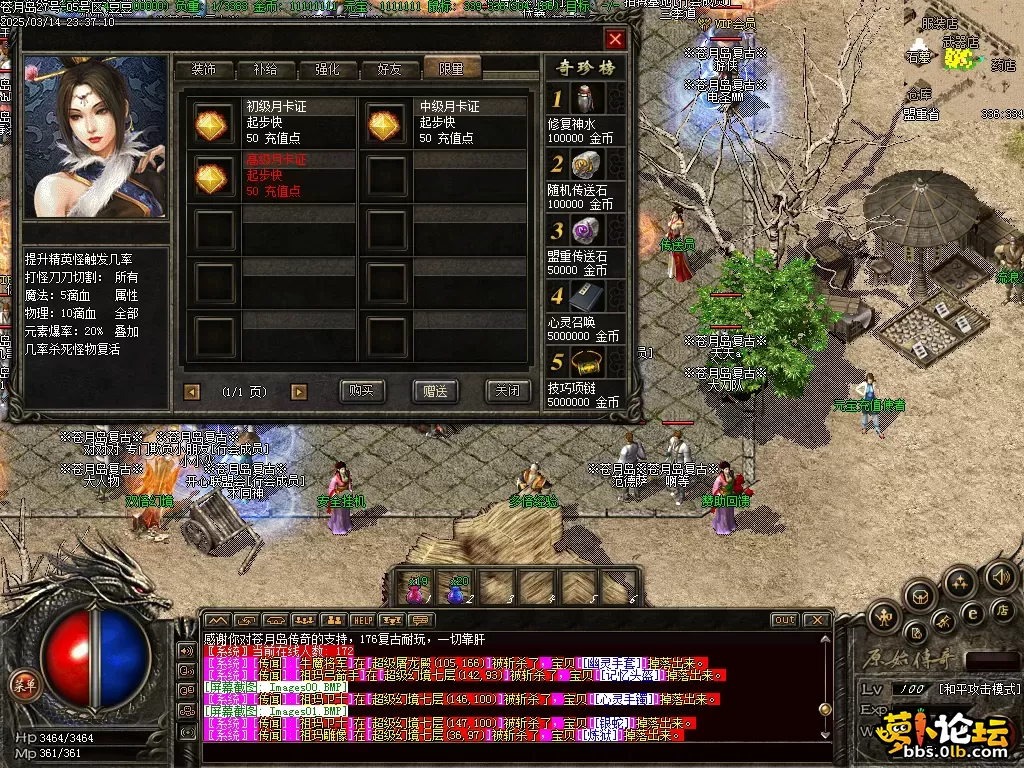Open the 补给 supplies tab
The image size is (1024, 768).
tap(266, 69)
